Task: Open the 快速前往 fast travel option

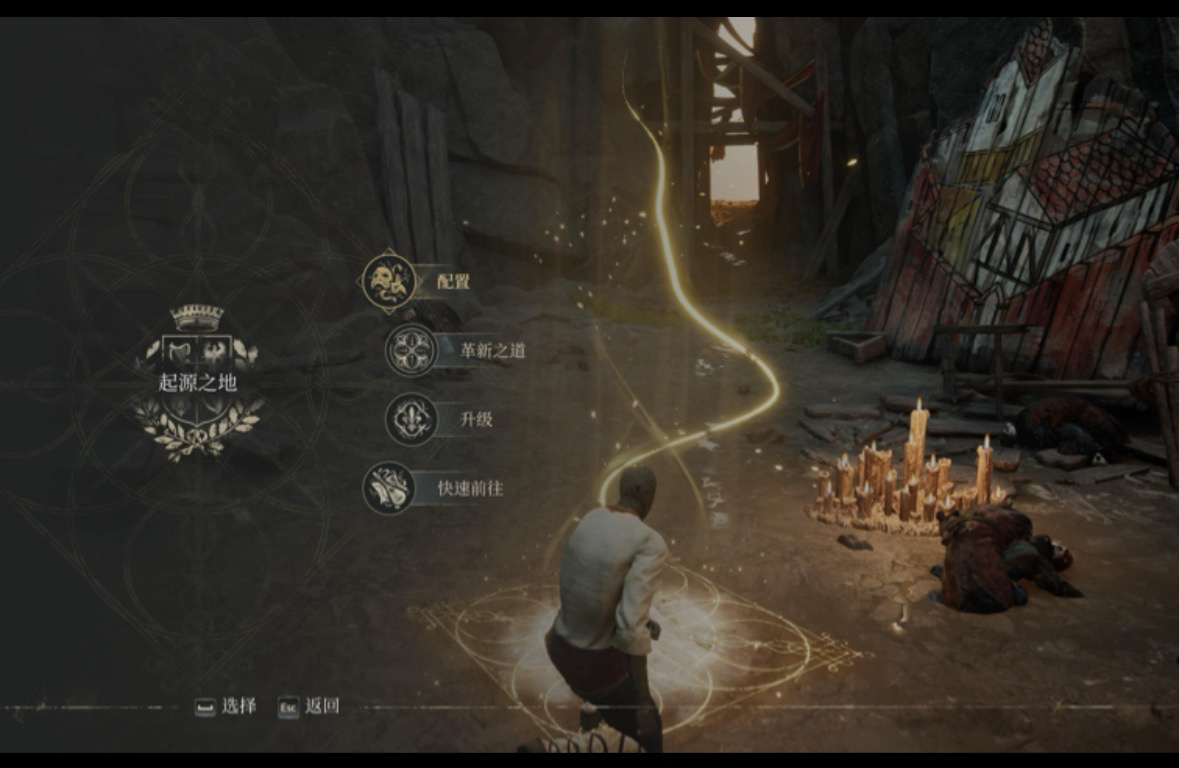Action: pyautogui.click(x=470, y=488)
